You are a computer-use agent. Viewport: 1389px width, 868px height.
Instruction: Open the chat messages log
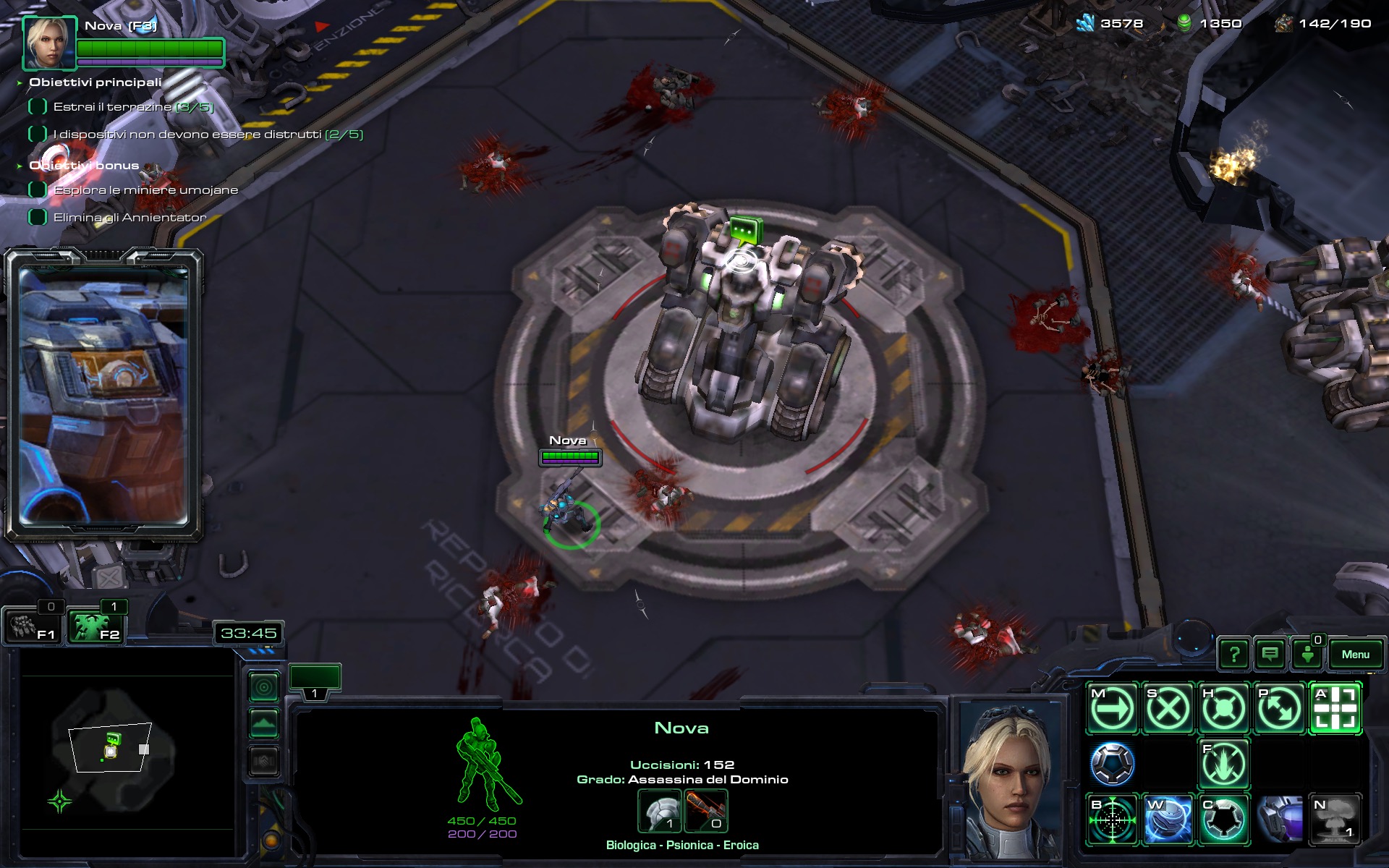click(x=1270, y=655)
